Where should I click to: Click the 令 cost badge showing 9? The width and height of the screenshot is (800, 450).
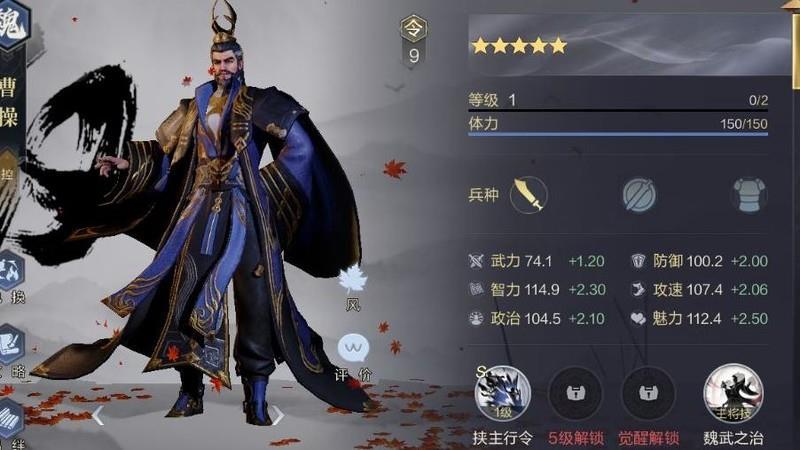tap(414, 40)
